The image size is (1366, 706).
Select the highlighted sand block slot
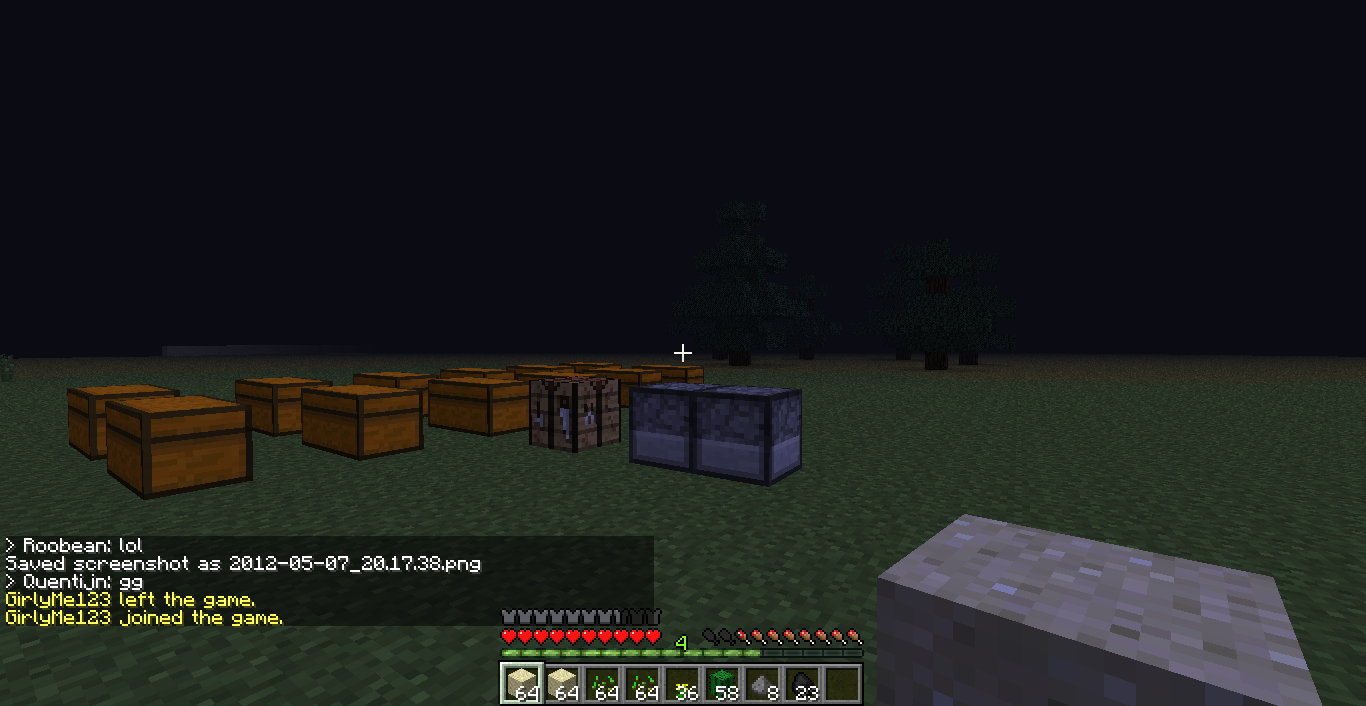coord(521,684)
